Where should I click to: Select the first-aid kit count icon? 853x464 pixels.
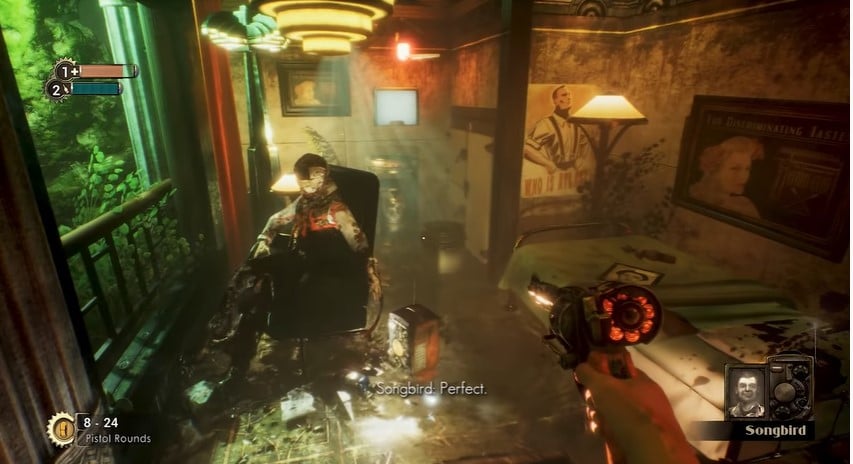tap(66, 71)
